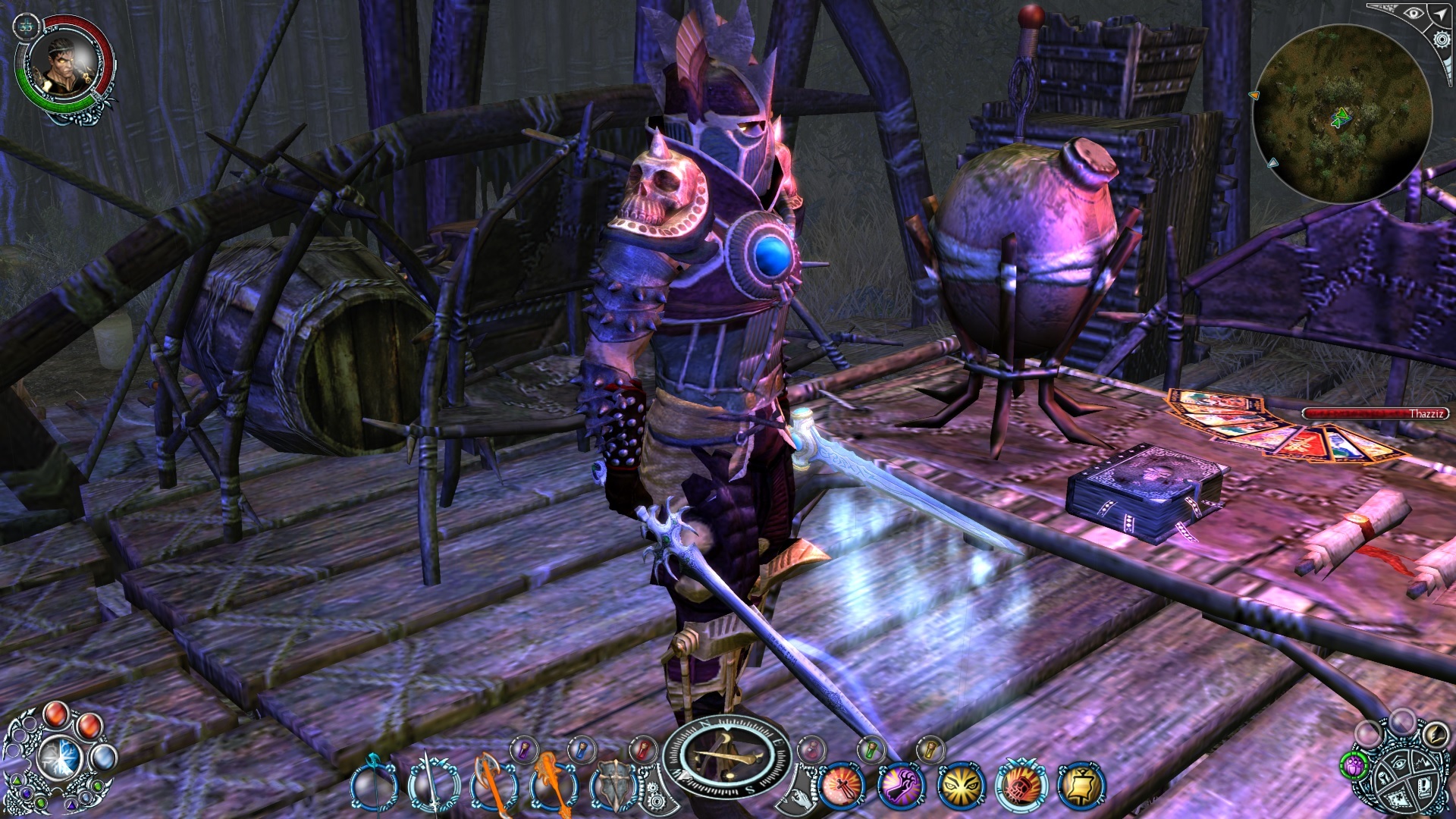Select the teal polearm weapon slot
Viewport: 1456px width, 819px height.
[373, 785]
